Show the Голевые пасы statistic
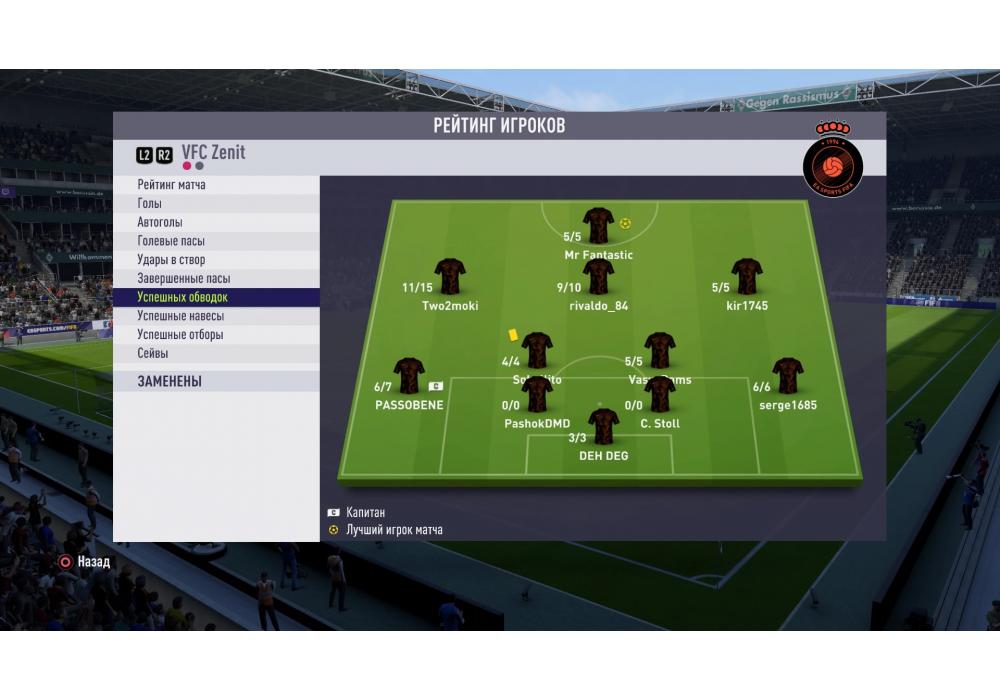The height and width of the screenshot is (700, 1000). 171,241
